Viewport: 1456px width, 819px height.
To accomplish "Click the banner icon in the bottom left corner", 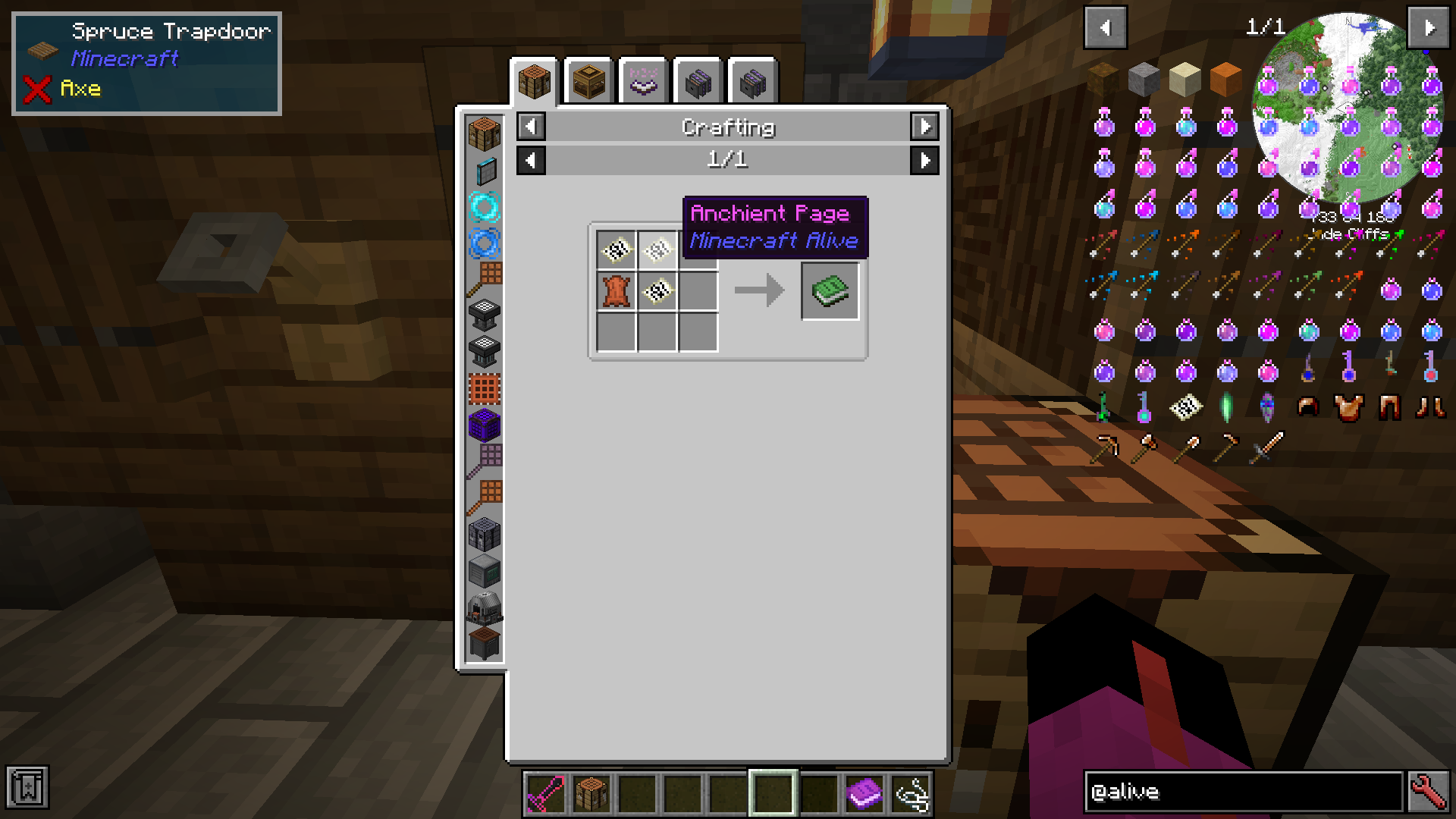I will tap(28, 789).
